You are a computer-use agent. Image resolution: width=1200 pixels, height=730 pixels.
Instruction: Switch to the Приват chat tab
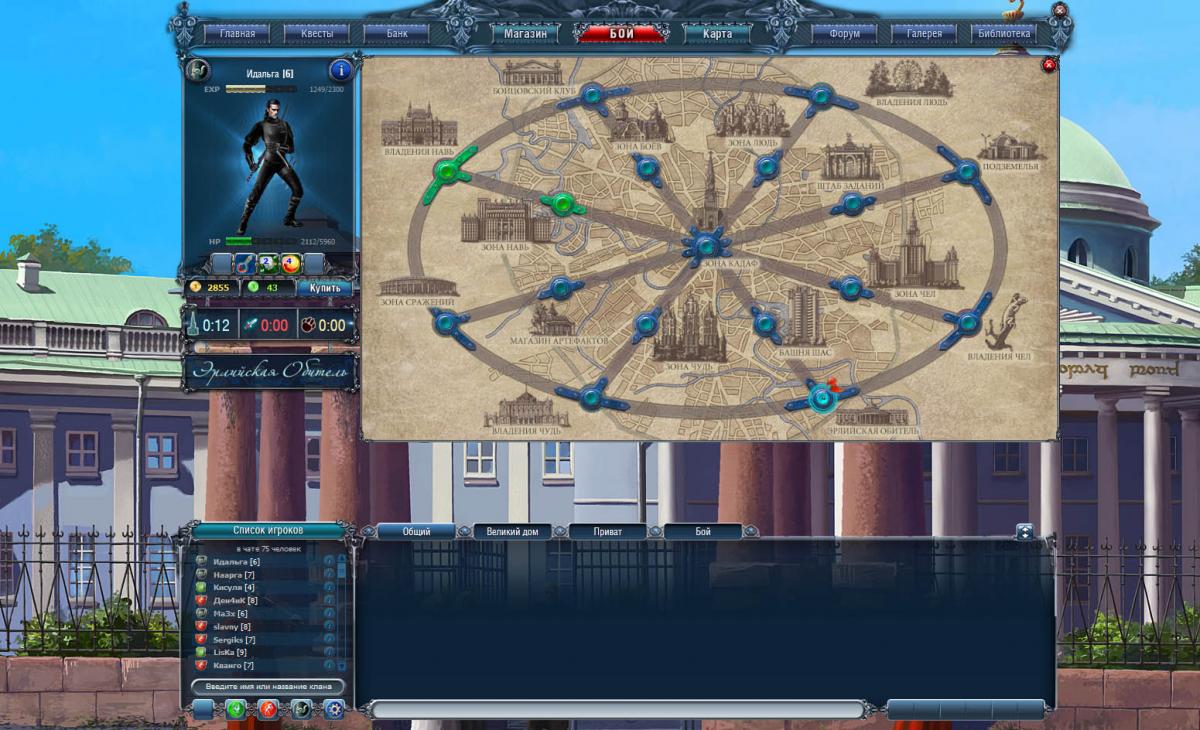(x=607, y=532)
